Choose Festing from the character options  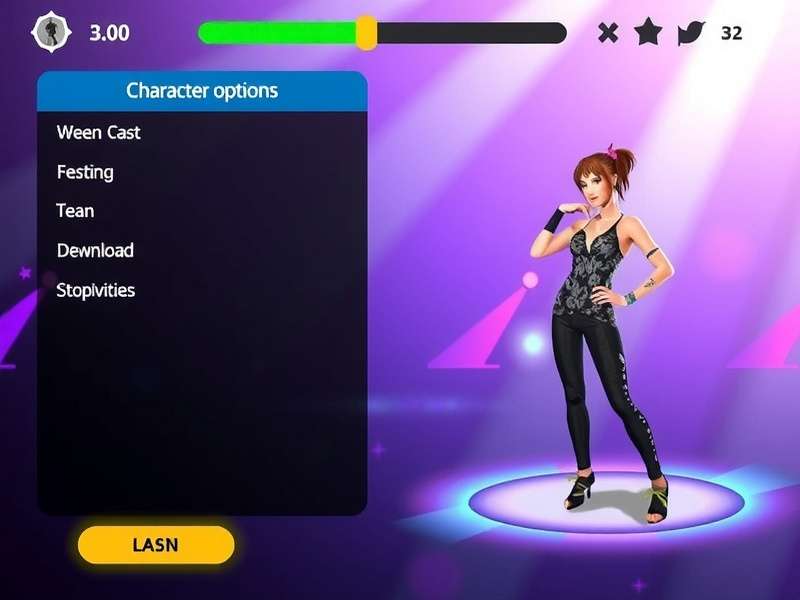(x=85, y=172)
